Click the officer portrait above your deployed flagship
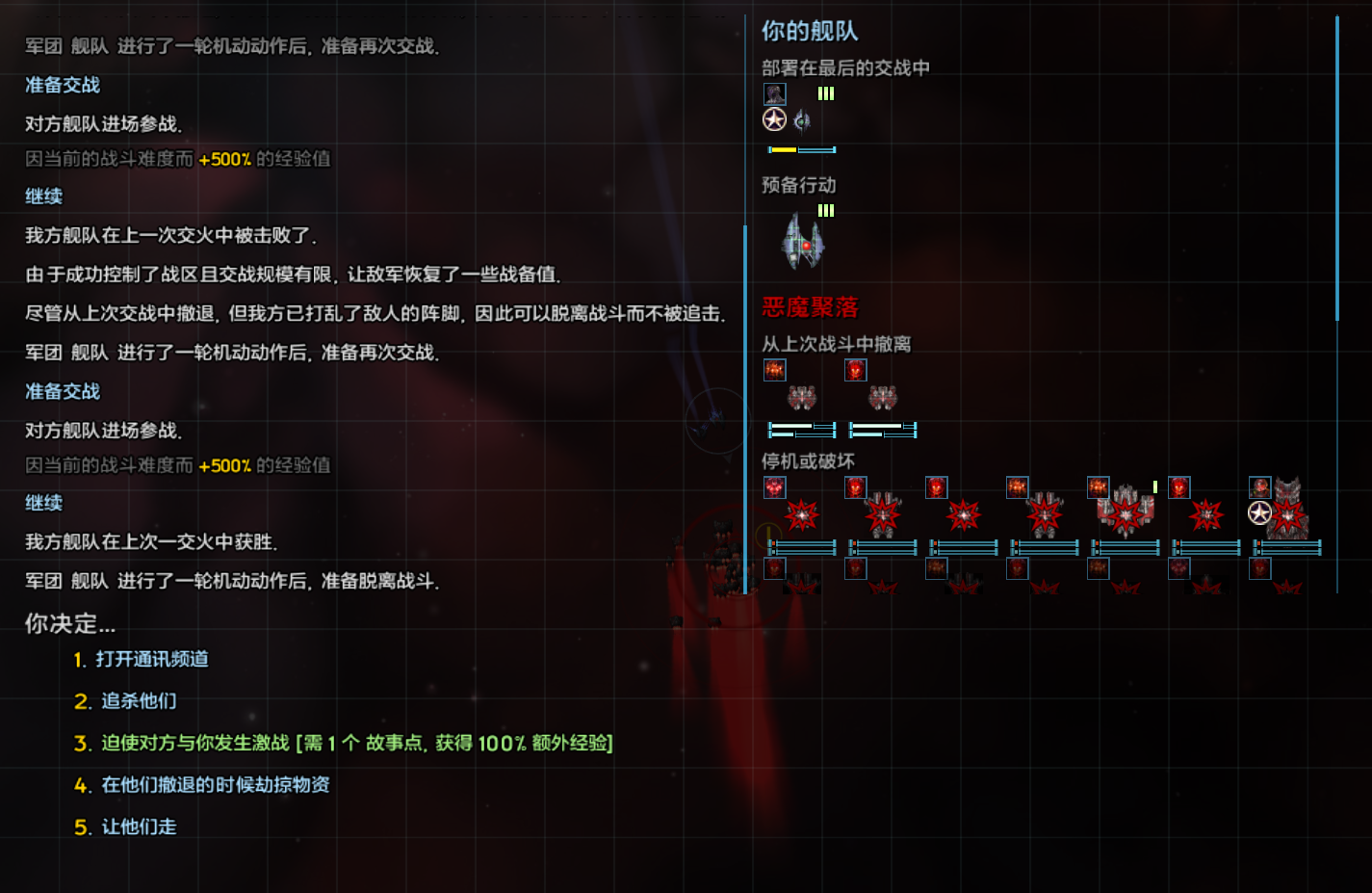The image size is (1372, 893). (x=773, y=93)
